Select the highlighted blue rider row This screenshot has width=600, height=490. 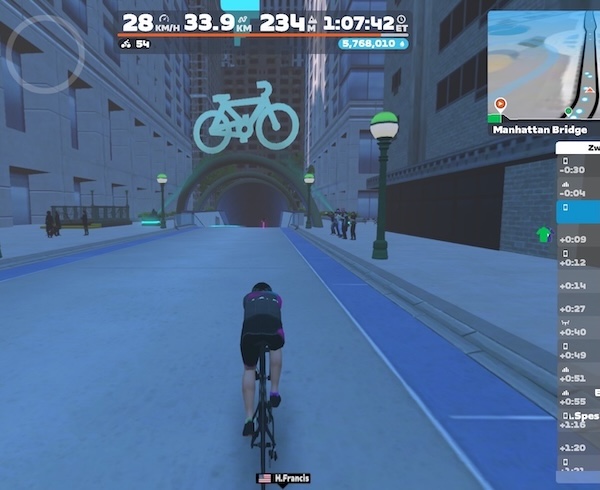pyautogui.click(x=578, y=211)
